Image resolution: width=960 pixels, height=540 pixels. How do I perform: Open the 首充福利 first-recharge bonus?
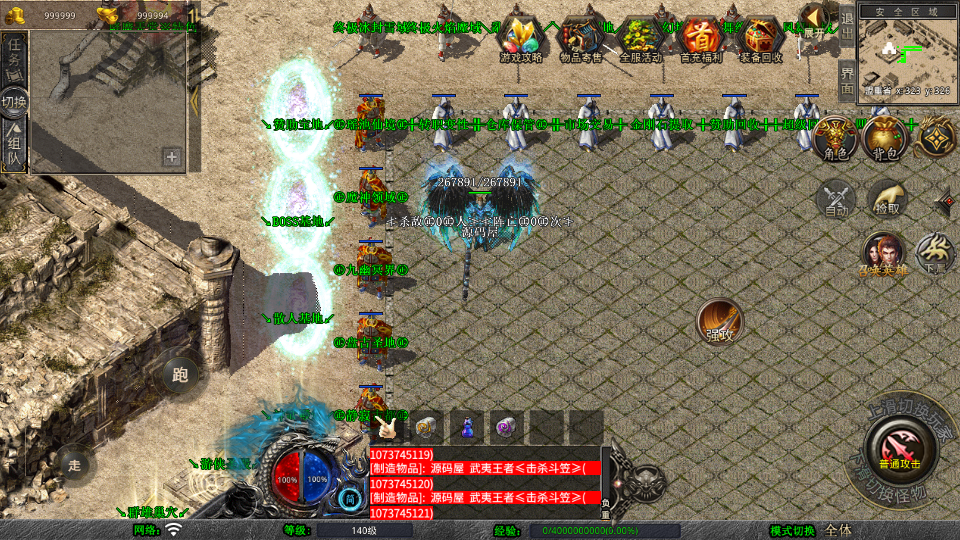(x=700, y=38)
